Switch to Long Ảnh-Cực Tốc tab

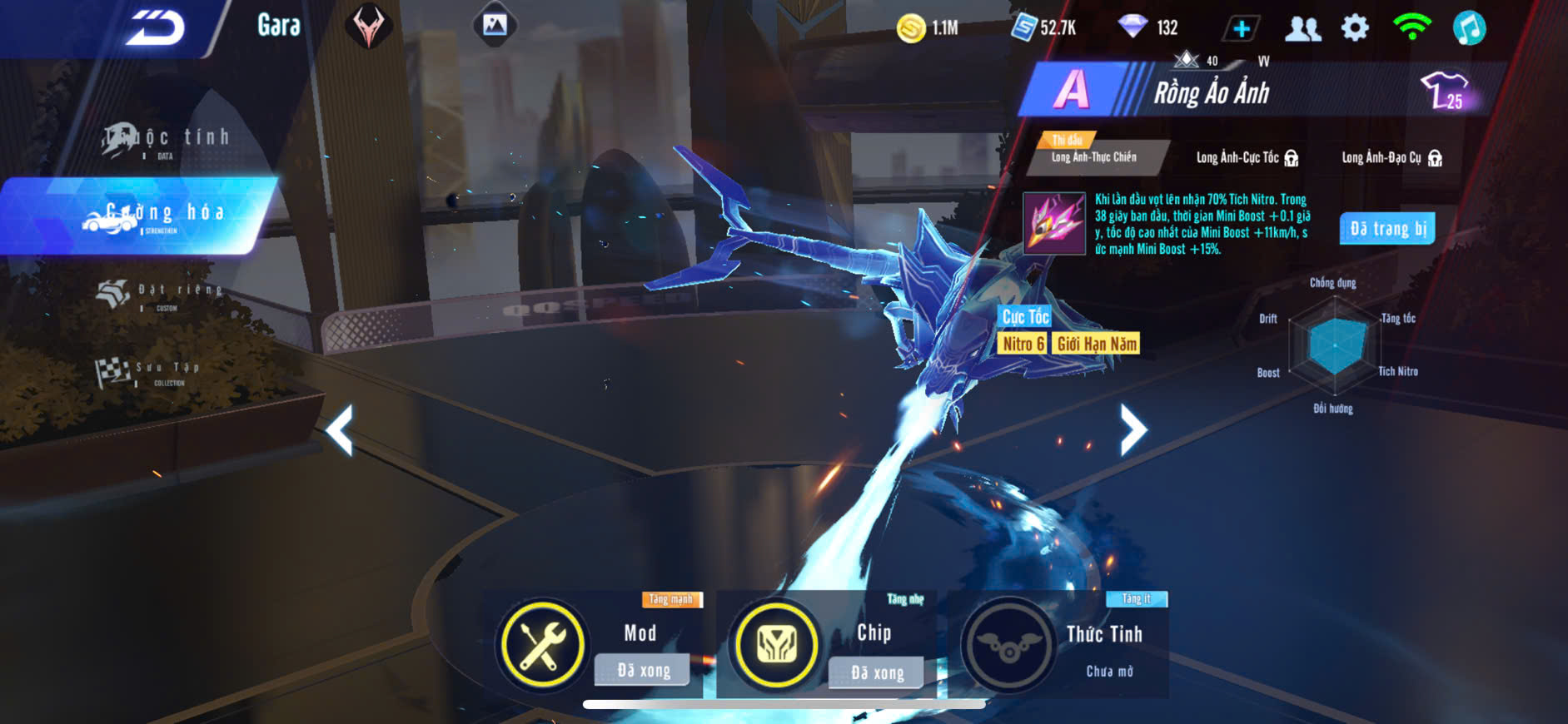[x=1247, y=157]
